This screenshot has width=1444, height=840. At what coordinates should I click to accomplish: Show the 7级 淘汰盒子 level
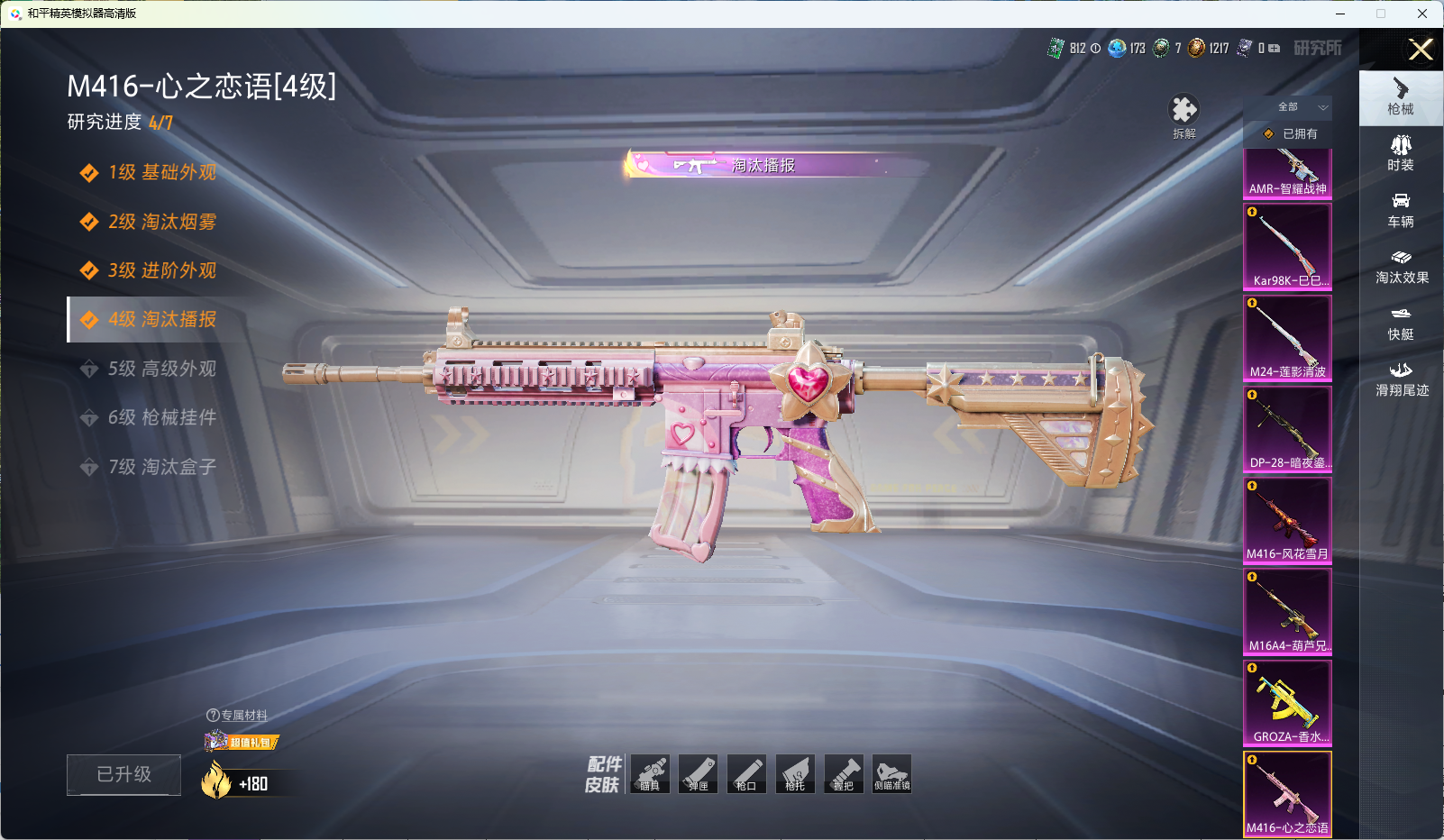pyautogui.click(x=161, y=467)
